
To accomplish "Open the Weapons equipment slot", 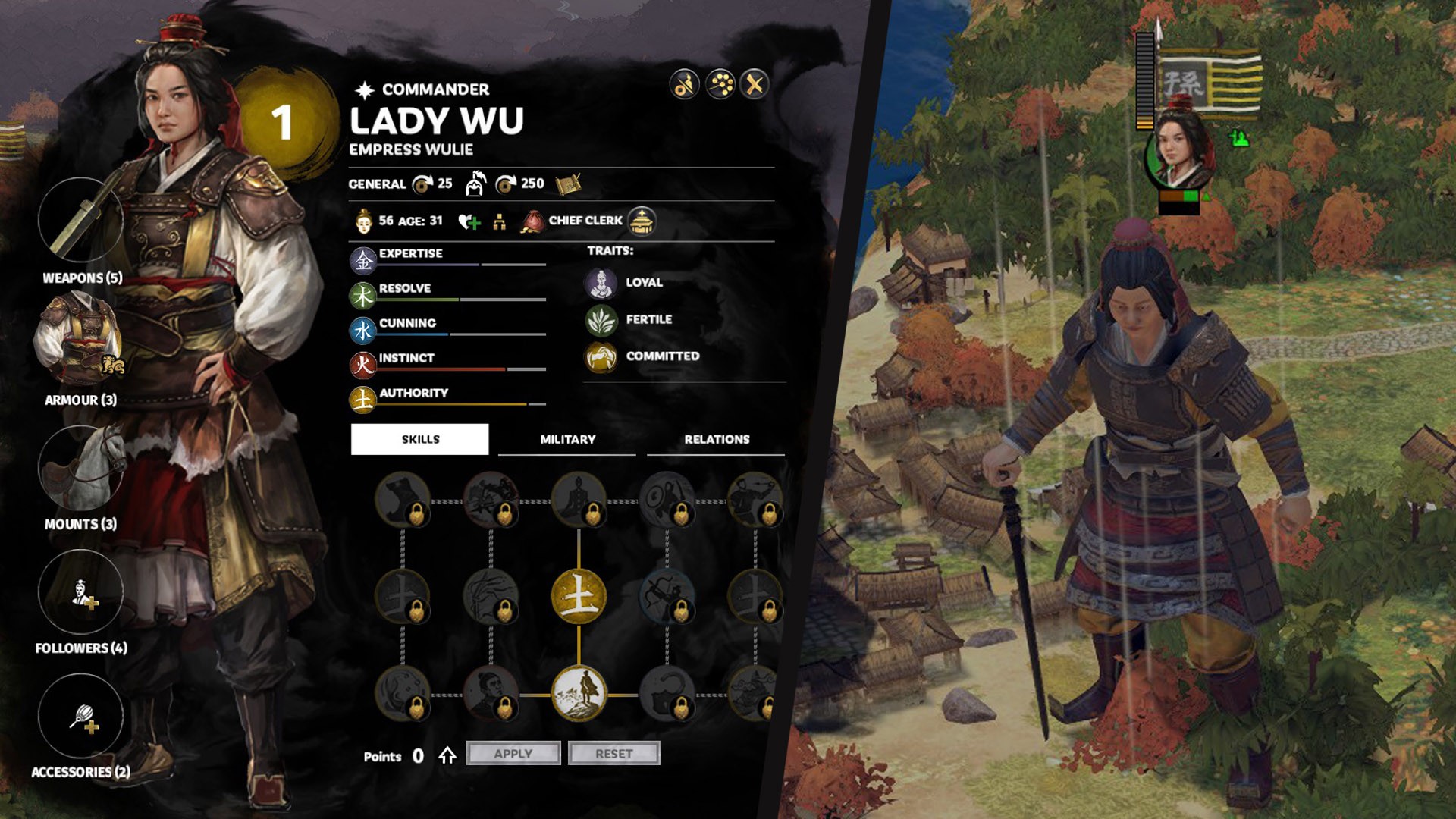I will coord(80,220).
